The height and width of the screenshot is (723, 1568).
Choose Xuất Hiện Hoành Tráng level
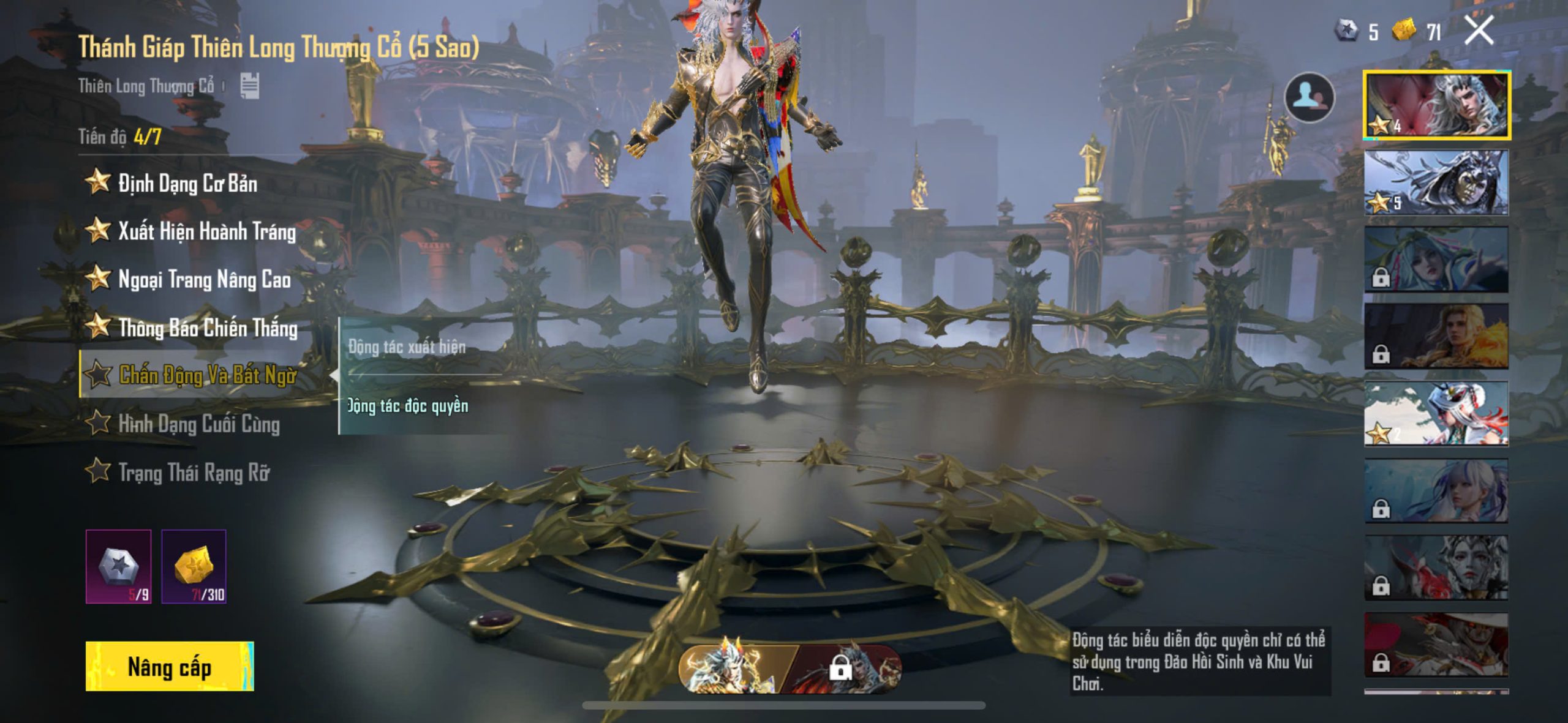click(x=206, y=231)
